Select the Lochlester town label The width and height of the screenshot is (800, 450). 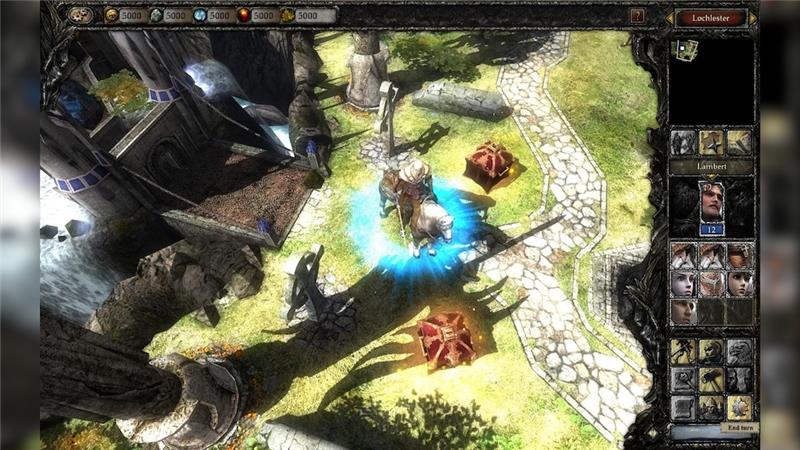[712, 17]
